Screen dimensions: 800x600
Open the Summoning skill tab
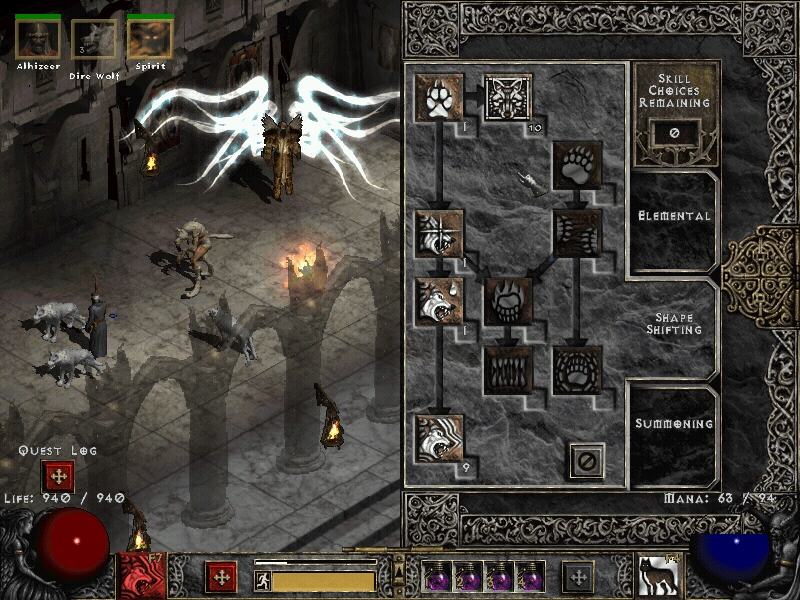point(675,424)
